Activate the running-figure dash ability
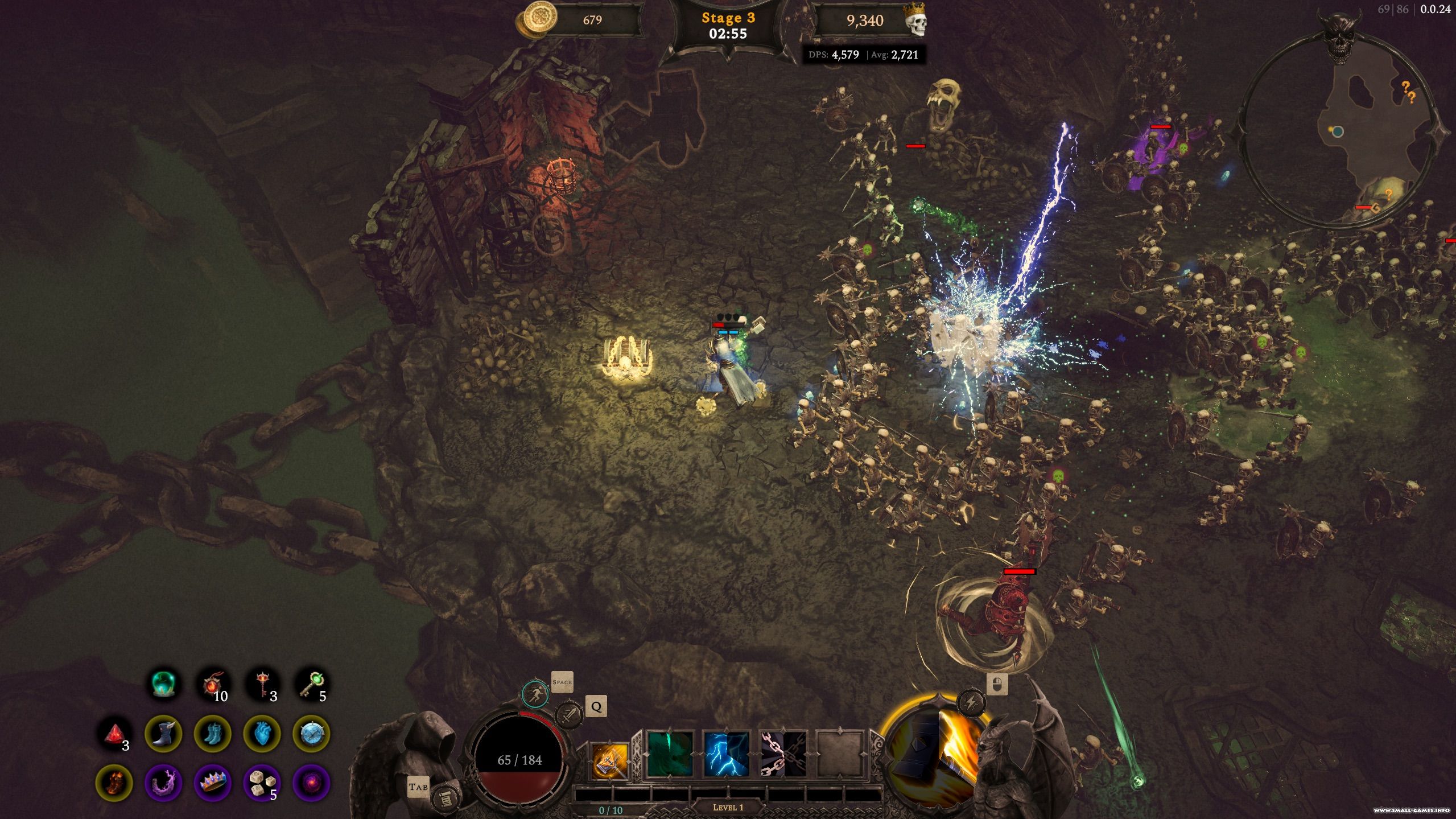 (535, 694)
